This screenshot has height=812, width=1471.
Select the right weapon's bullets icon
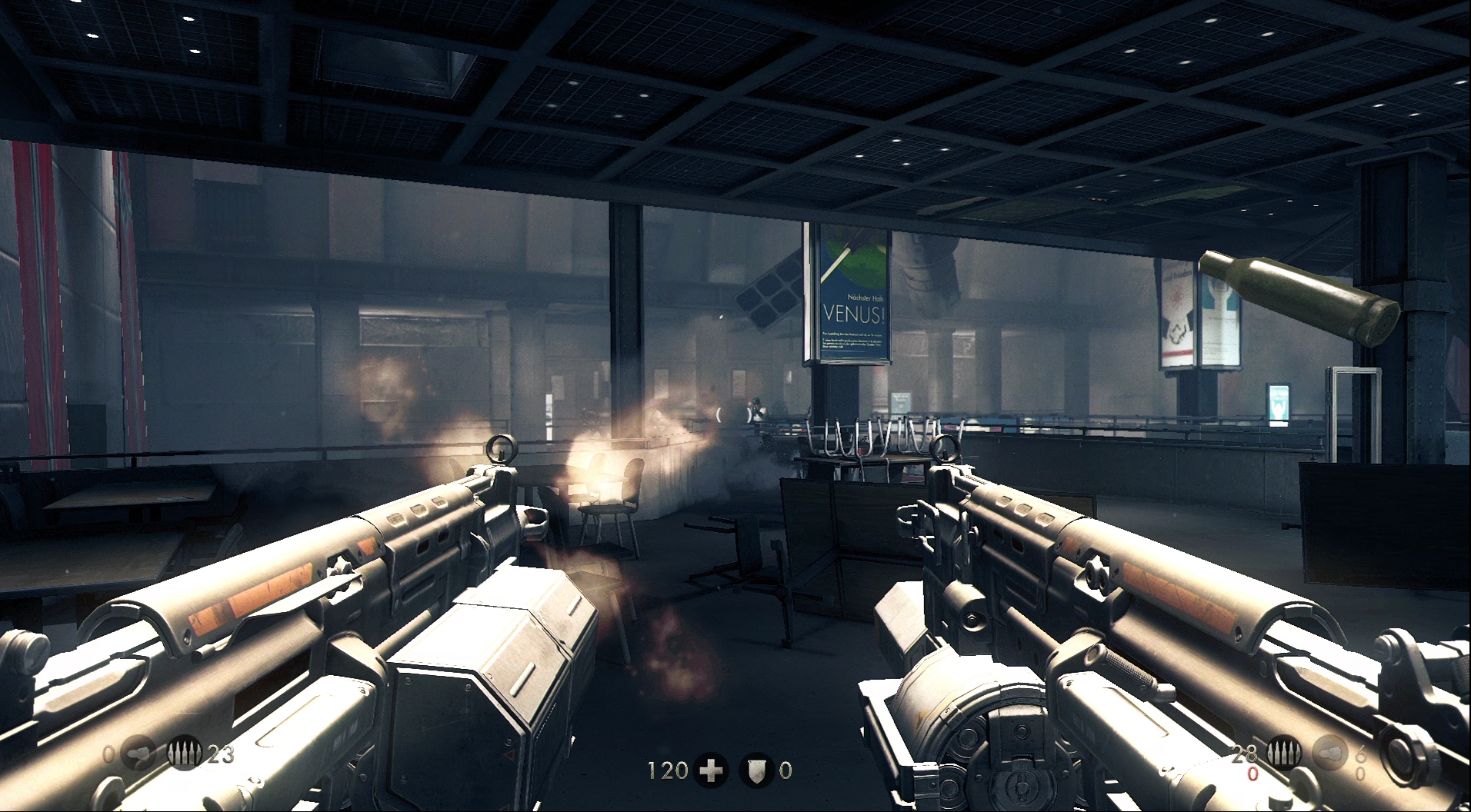pyautogui.click(x=1283, y=753)
